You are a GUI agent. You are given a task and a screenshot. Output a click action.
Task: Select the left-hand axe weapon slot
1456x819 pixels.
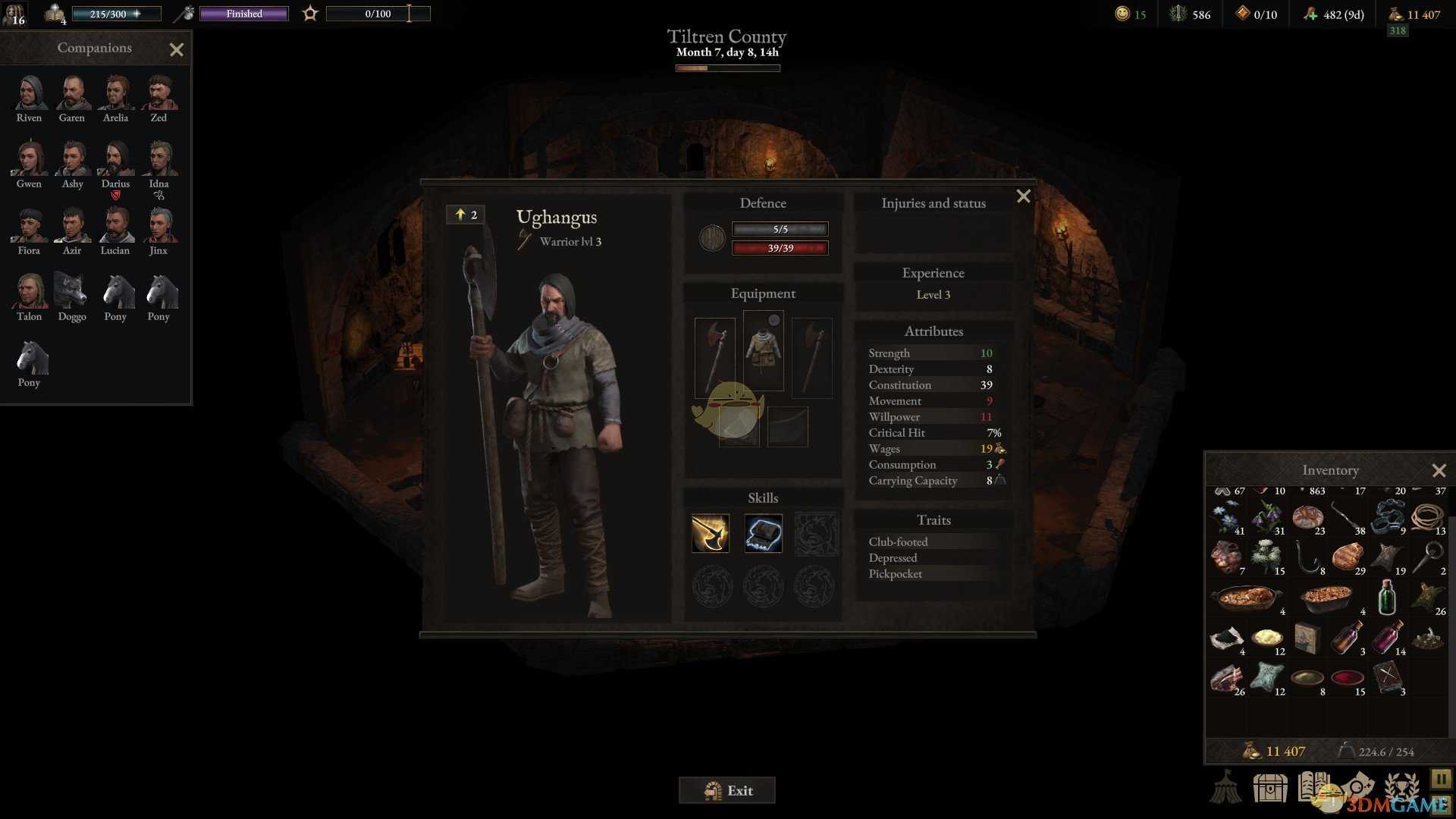(714, 356)
